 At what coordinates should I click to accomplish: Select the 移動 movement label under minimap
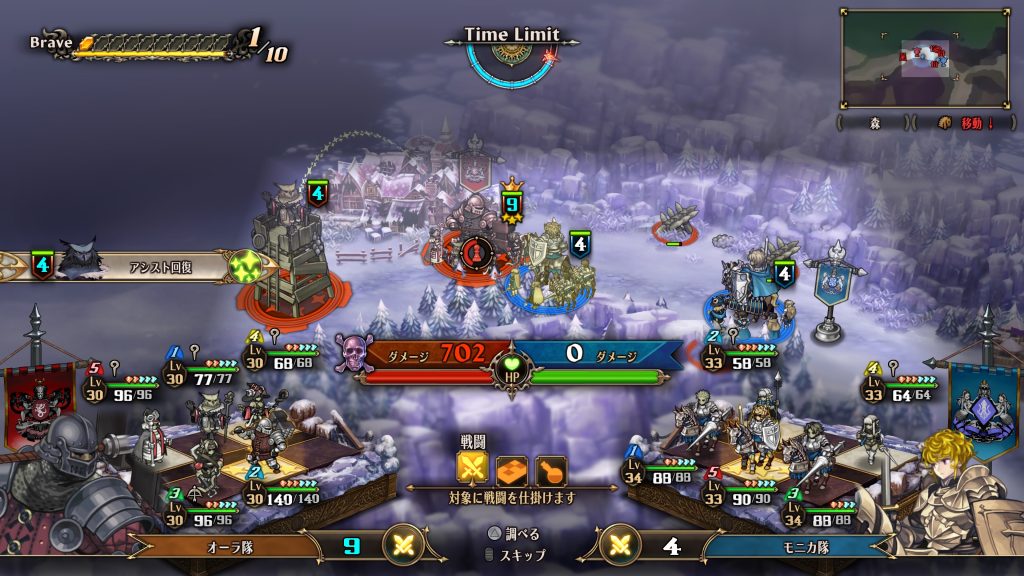973,123
